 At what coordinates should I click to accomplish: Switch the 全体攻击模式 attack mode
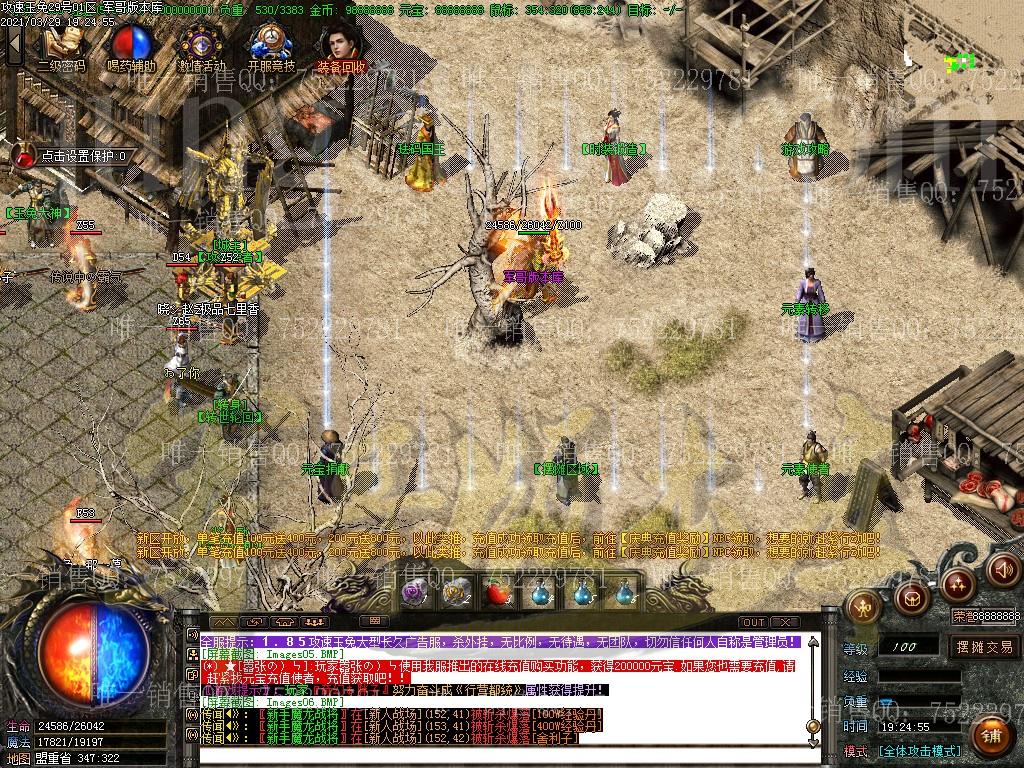[920, 750]
